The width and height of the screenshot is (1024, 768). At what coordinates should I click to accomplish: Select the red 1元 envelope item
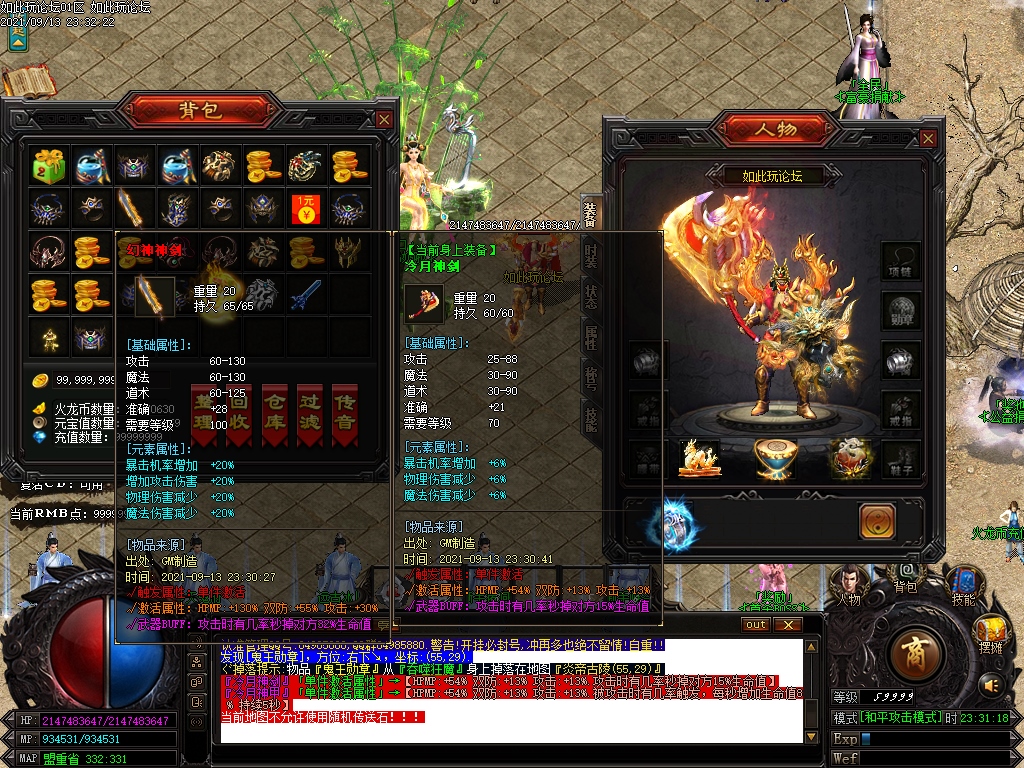point(305,209)
